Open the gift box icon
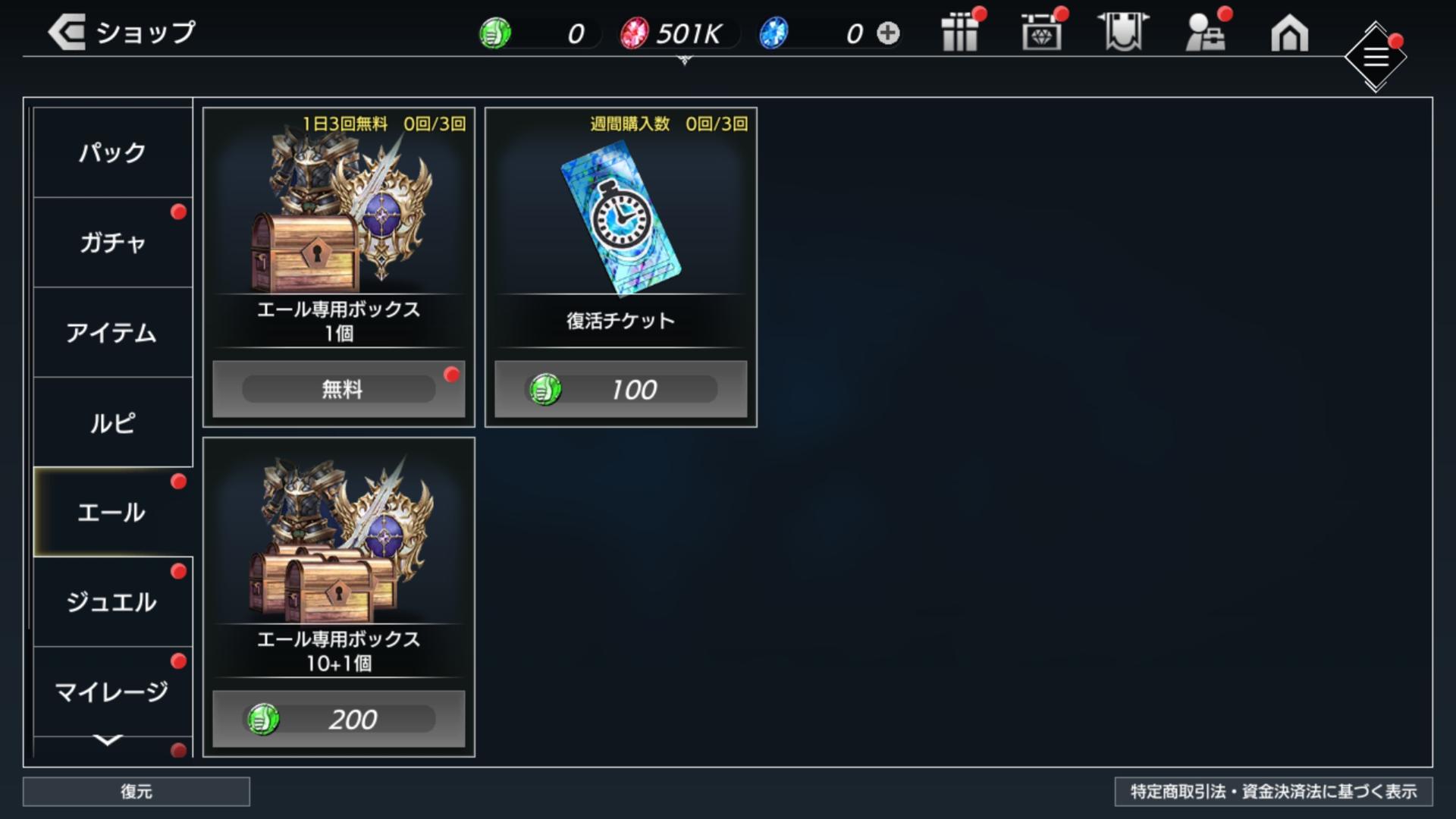Viewport: 1456px width, 819px height. coord(960,33)
